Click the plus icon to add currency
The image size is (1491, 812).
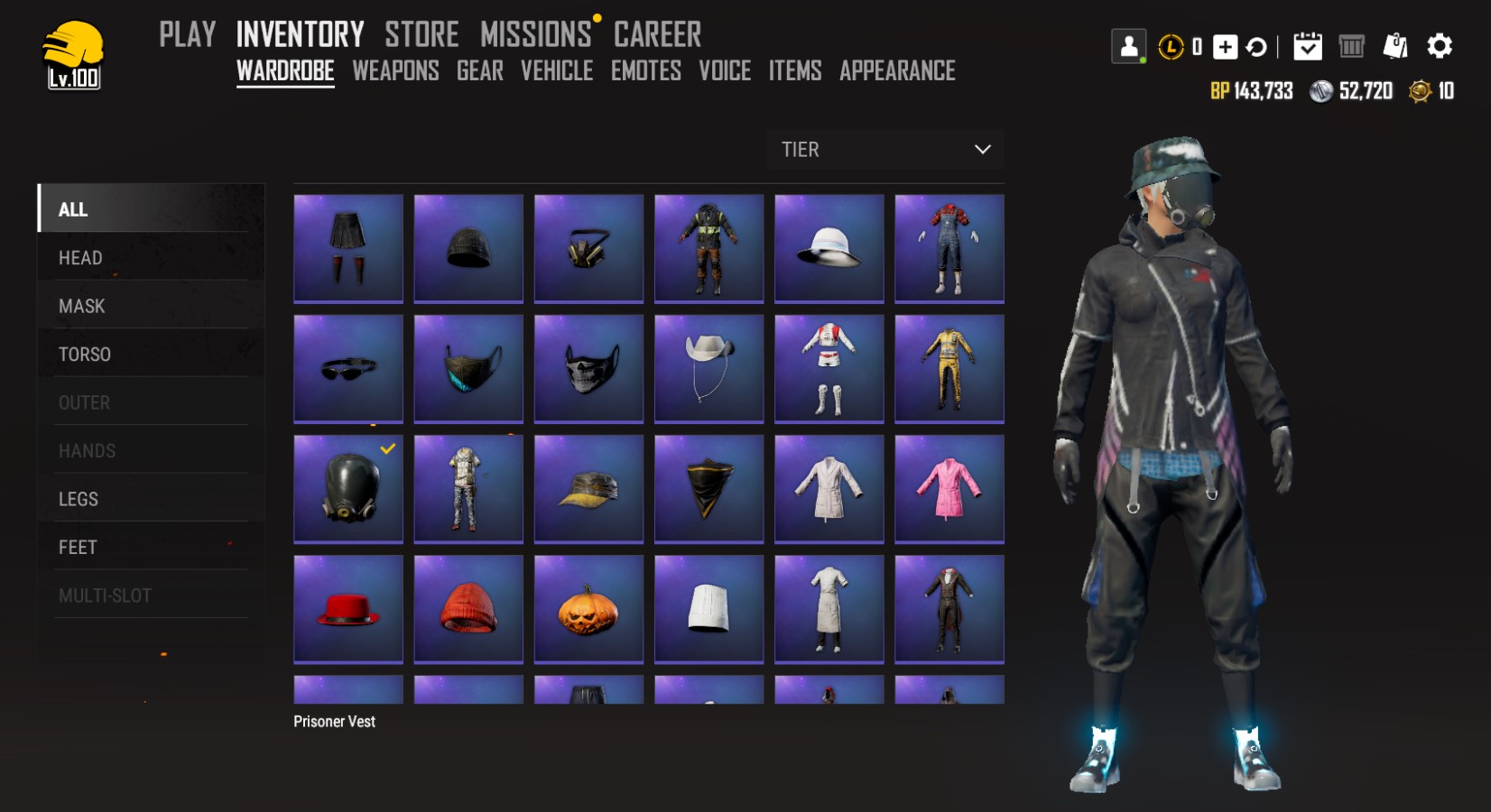[x=1225, y=47]
